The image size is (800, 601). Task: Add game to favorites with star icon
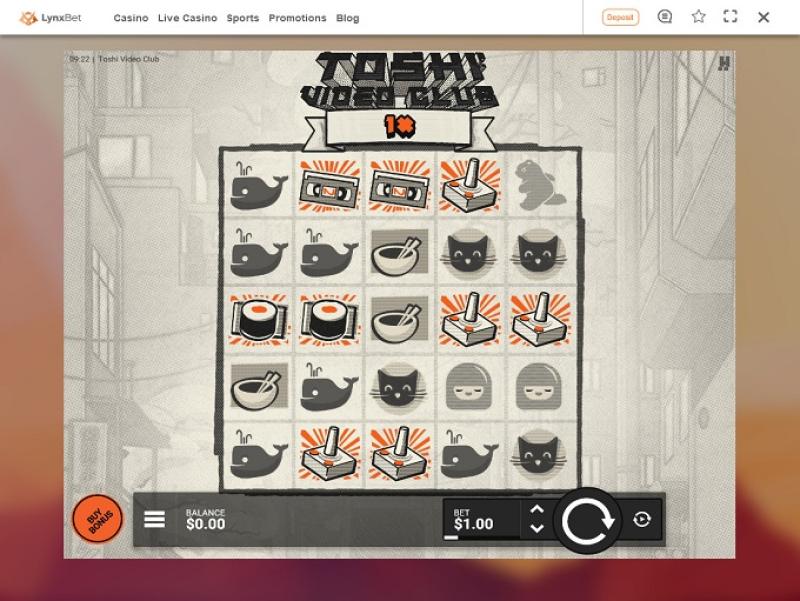coord(698,17)
